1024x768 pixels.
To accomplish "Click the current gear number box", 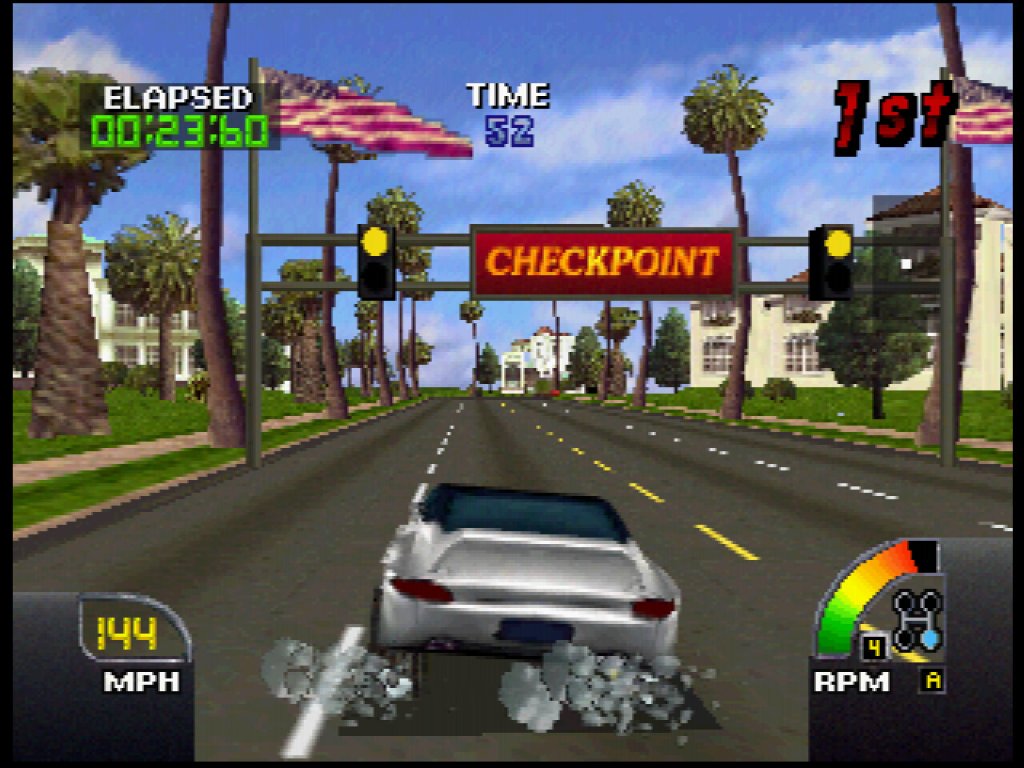I will click(x=874, y=647).
